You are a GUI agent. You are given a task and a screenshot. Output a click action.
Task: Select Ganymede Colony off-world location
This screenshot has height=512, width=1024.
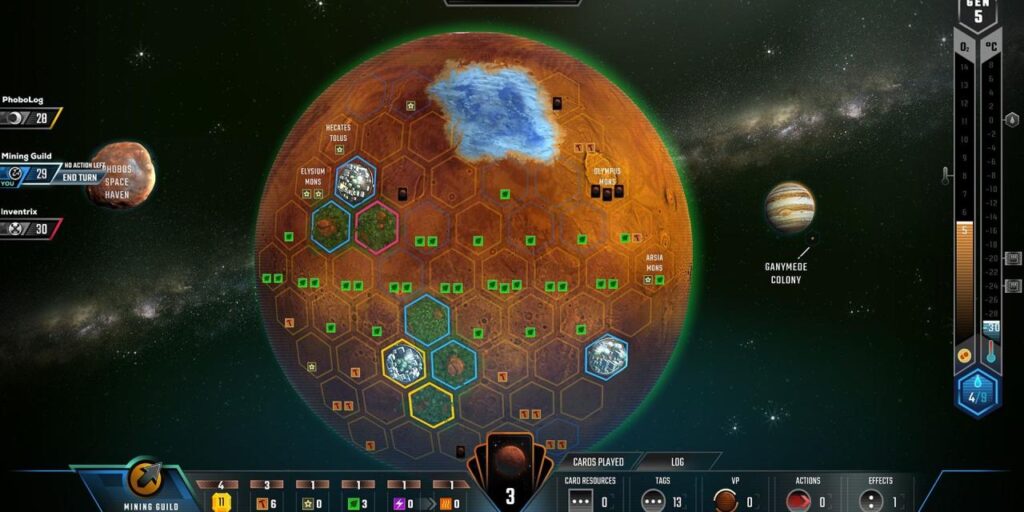pos(790,208)
